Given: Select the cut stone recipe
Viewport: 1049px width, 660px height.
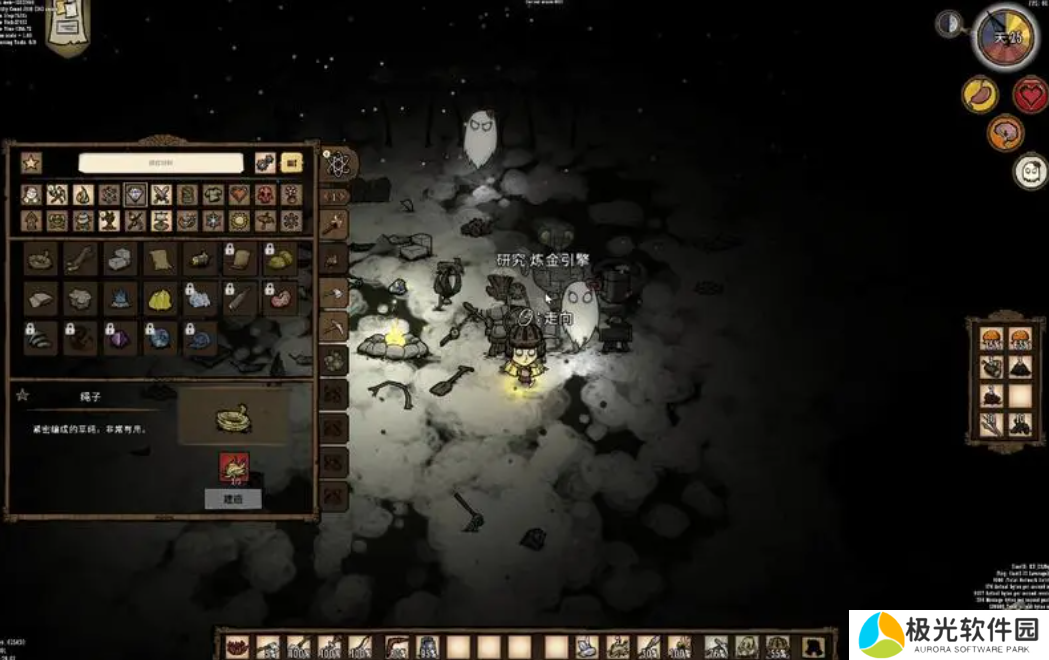Looking at the screenshot, I should (120, 259).
